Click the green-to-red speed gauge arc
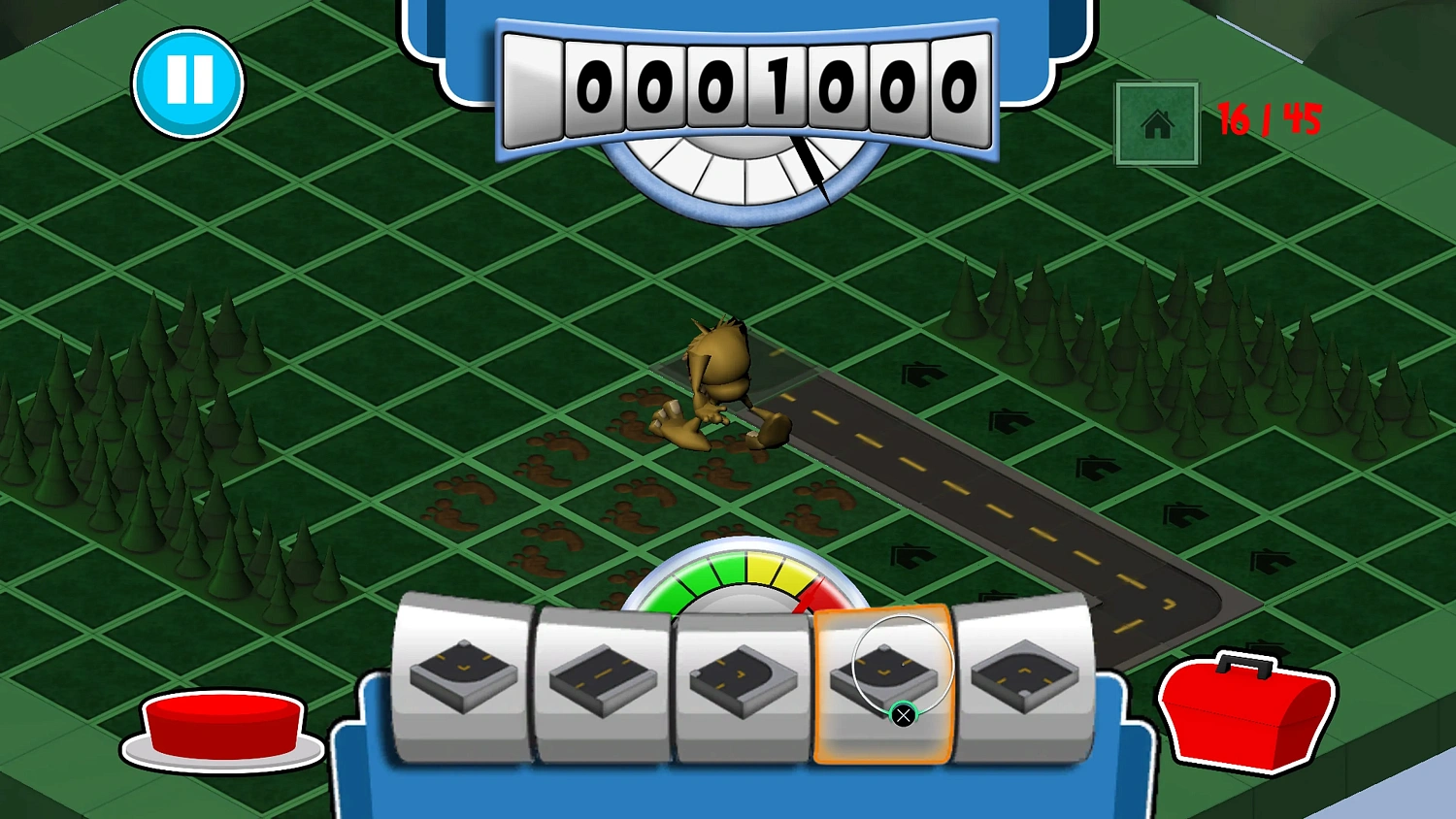The width and height of the screenshot is (1456, 819). pos(747,573)
